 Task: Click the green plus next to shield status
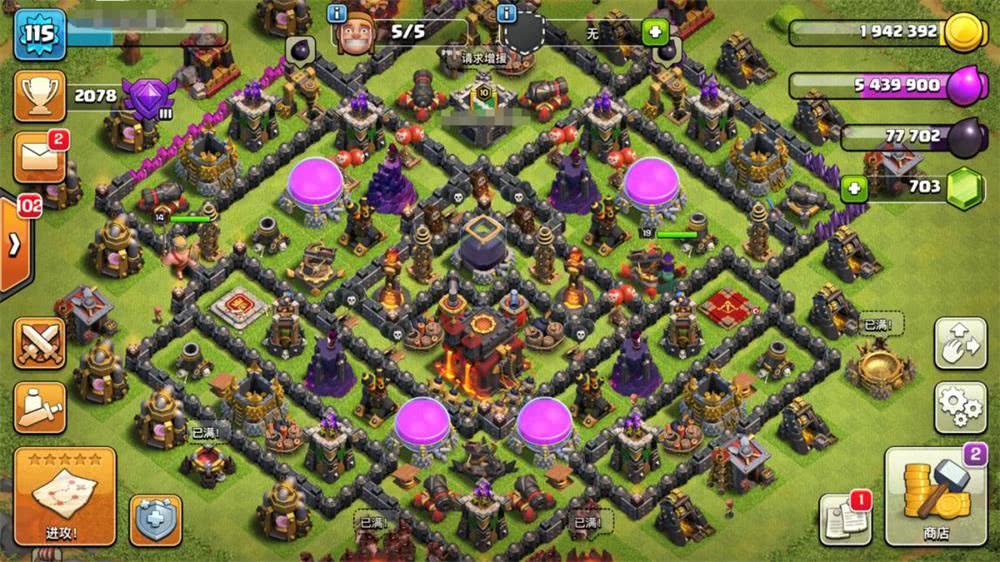[x=656, y=31]
